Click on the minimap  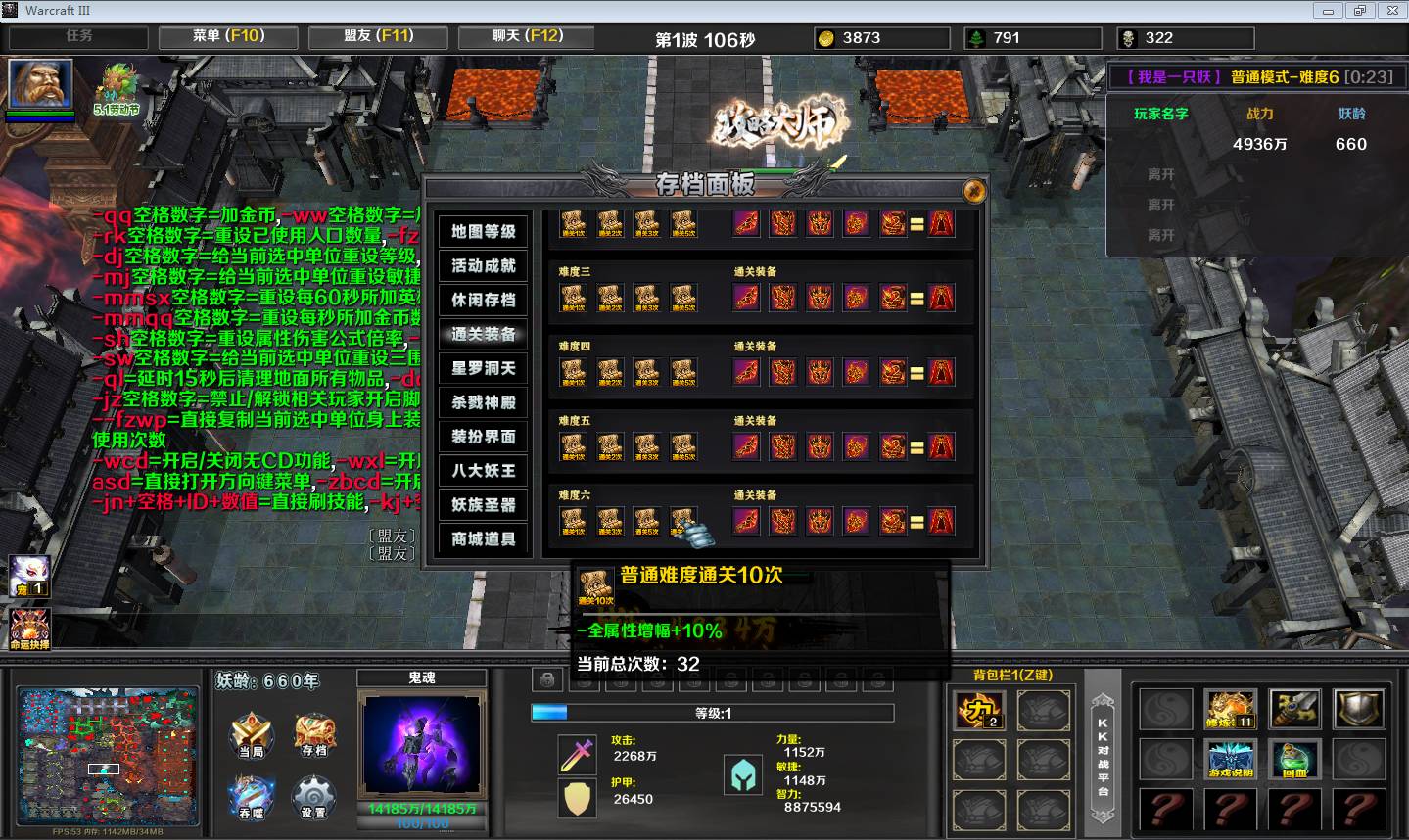pyautogui.click(x=108, y=755)
